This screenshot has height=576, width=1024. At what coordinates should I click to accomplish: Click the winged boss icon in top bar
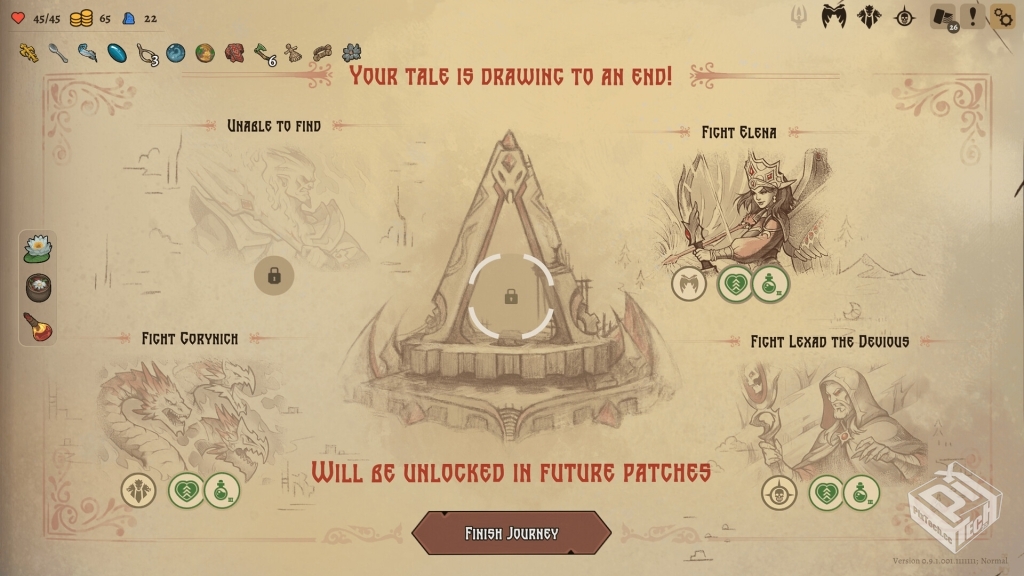pyautogui.click(x=835, y=17)
